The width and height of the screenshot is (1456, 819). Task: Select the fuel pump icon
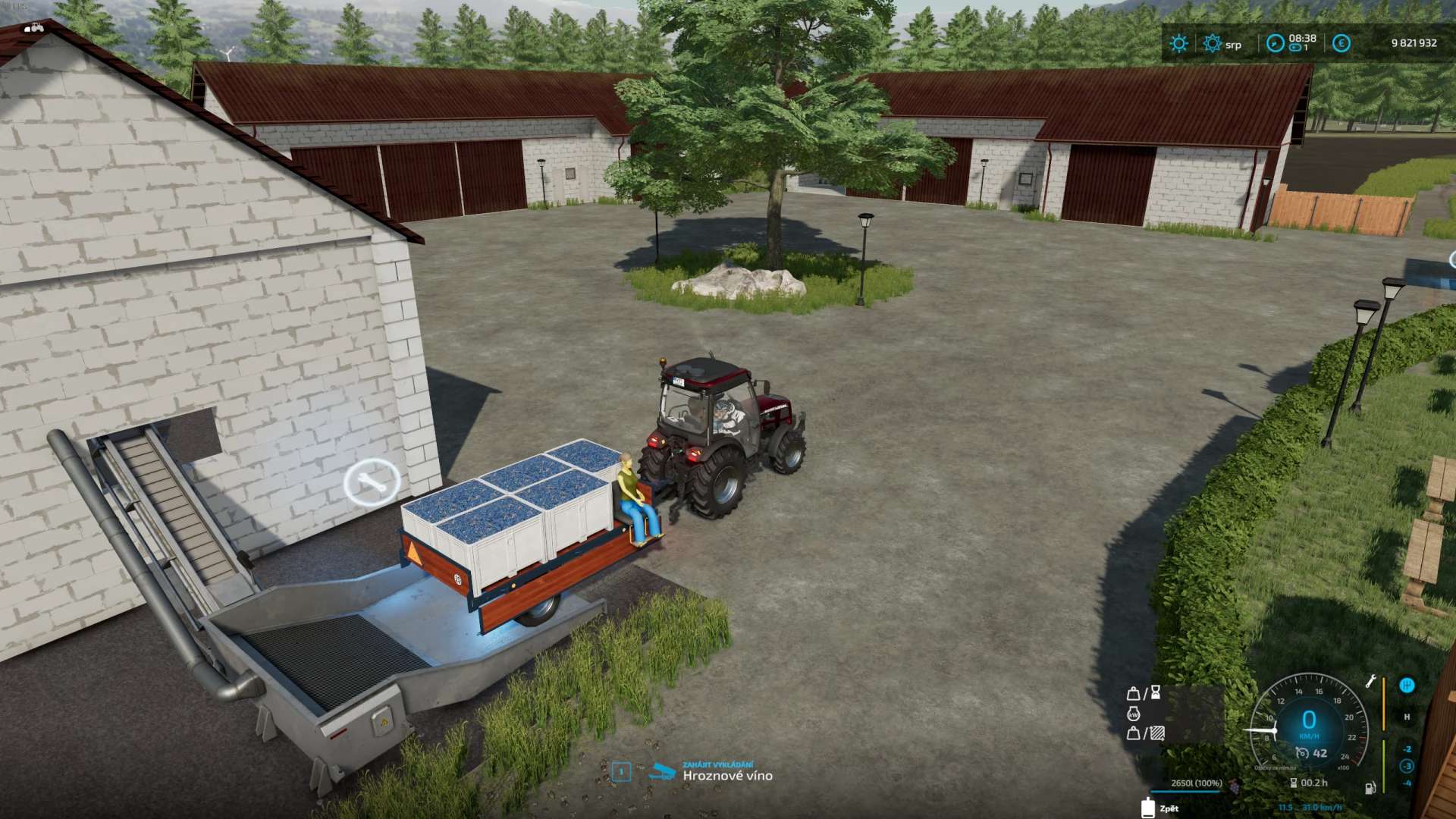[1370, 788]
